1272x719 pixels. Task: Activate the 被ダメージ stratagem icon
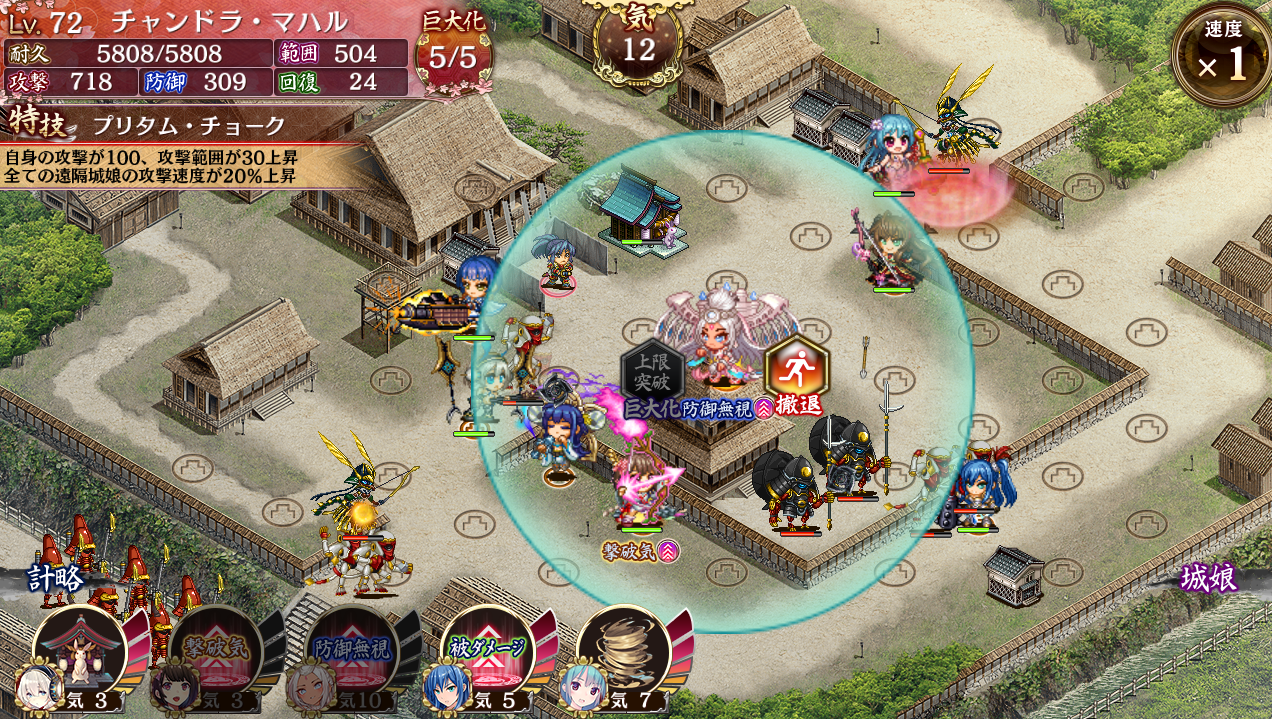[487, 652]
